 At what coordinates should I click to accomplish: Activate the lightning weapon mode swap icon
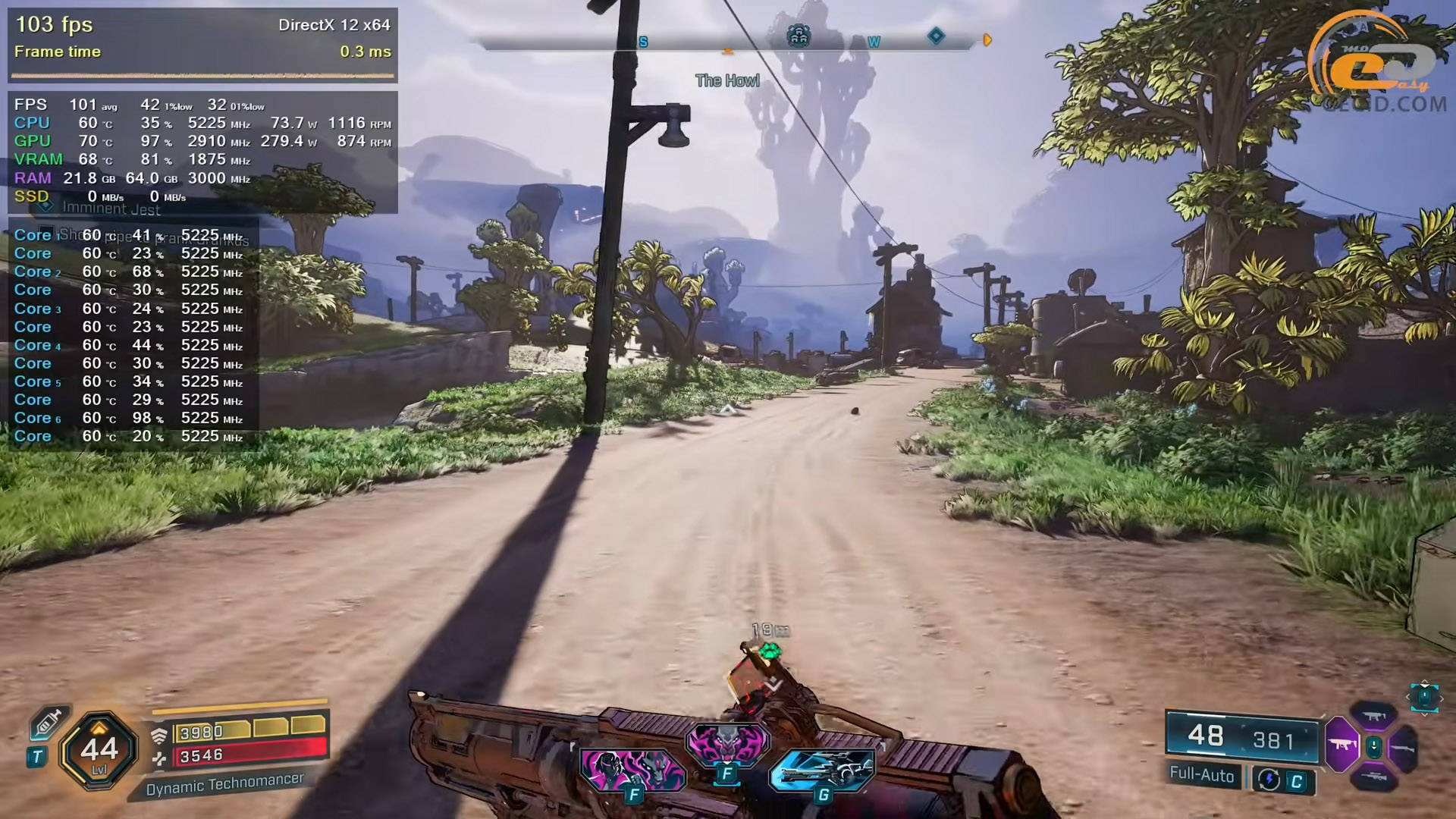(x=1269, y=780)
